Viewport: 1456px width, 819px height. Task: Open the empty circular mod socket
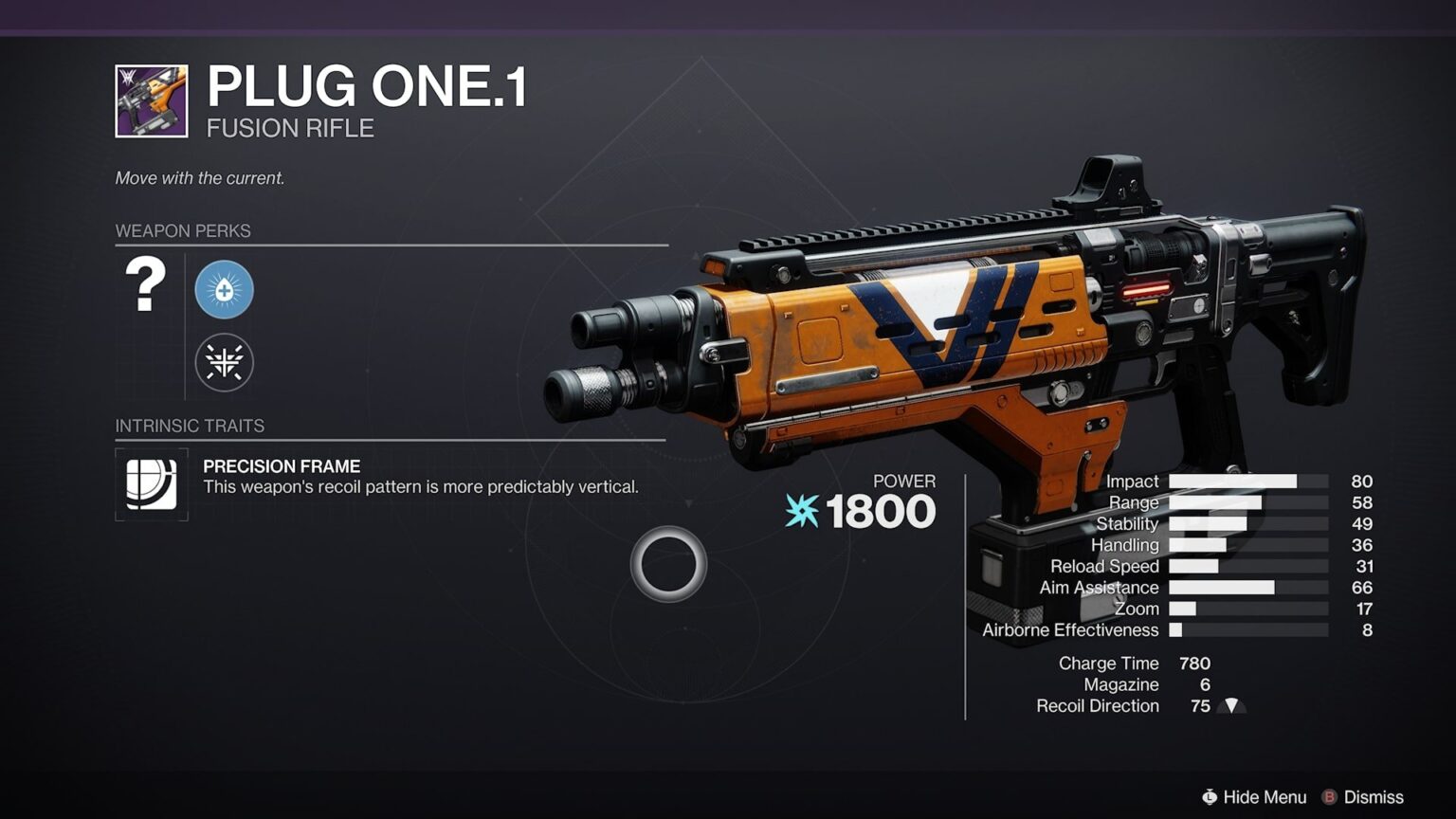click(x=668, y=564)
